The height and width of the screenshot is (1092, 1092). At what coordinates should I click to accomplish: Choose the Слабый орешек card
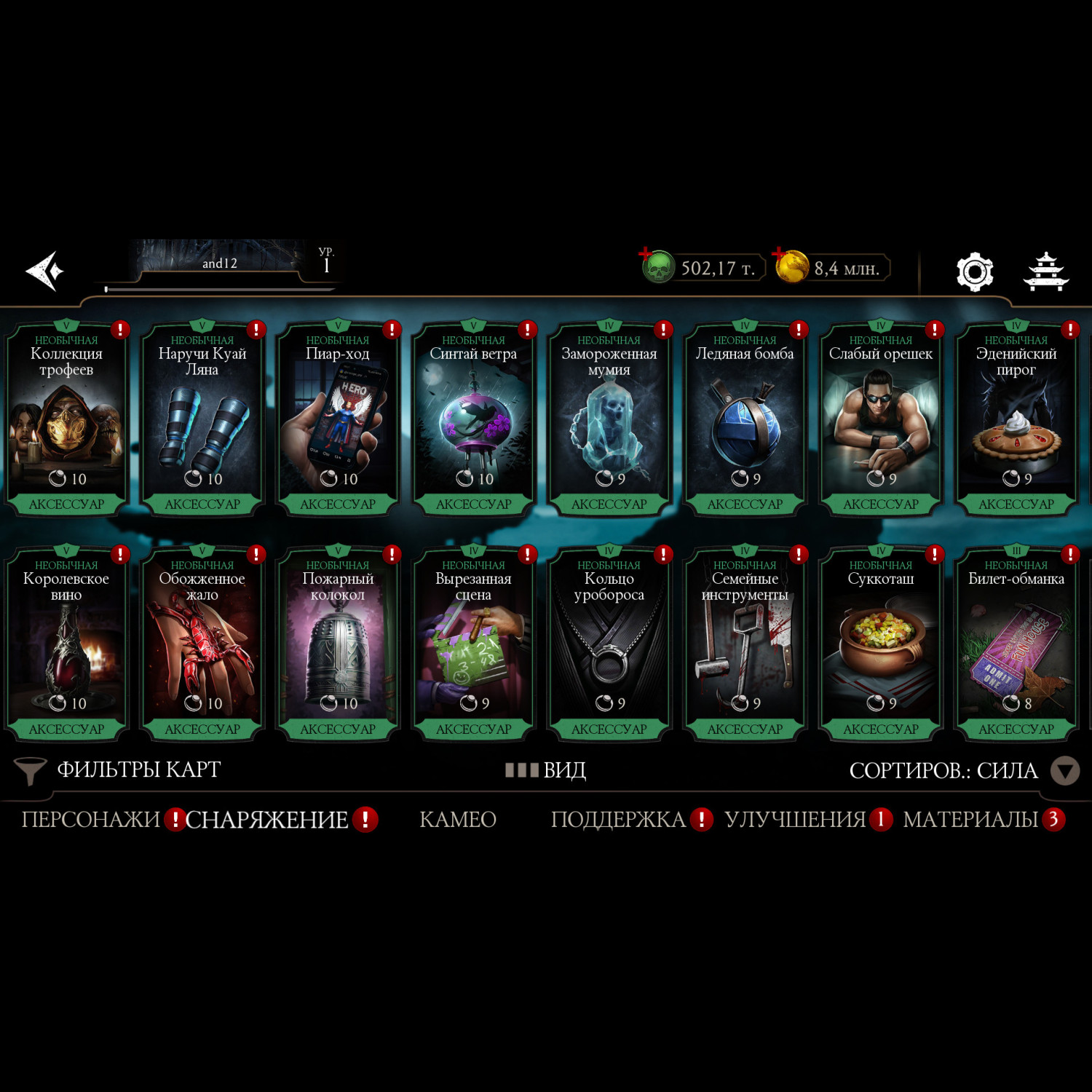[x=880, y=420]
